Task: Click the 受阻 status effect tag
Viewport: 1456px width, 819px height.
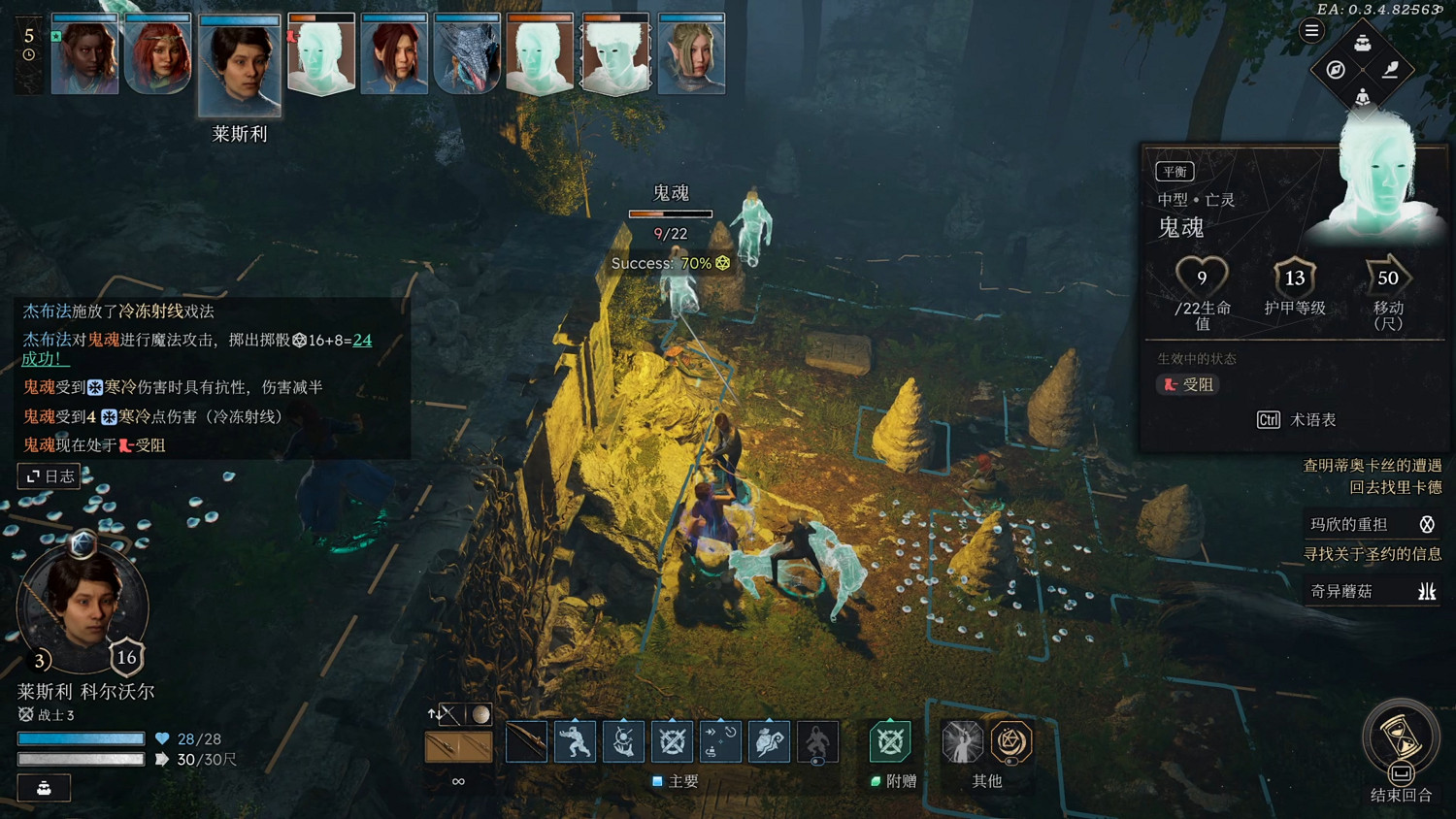Action: coord(1189,384)
